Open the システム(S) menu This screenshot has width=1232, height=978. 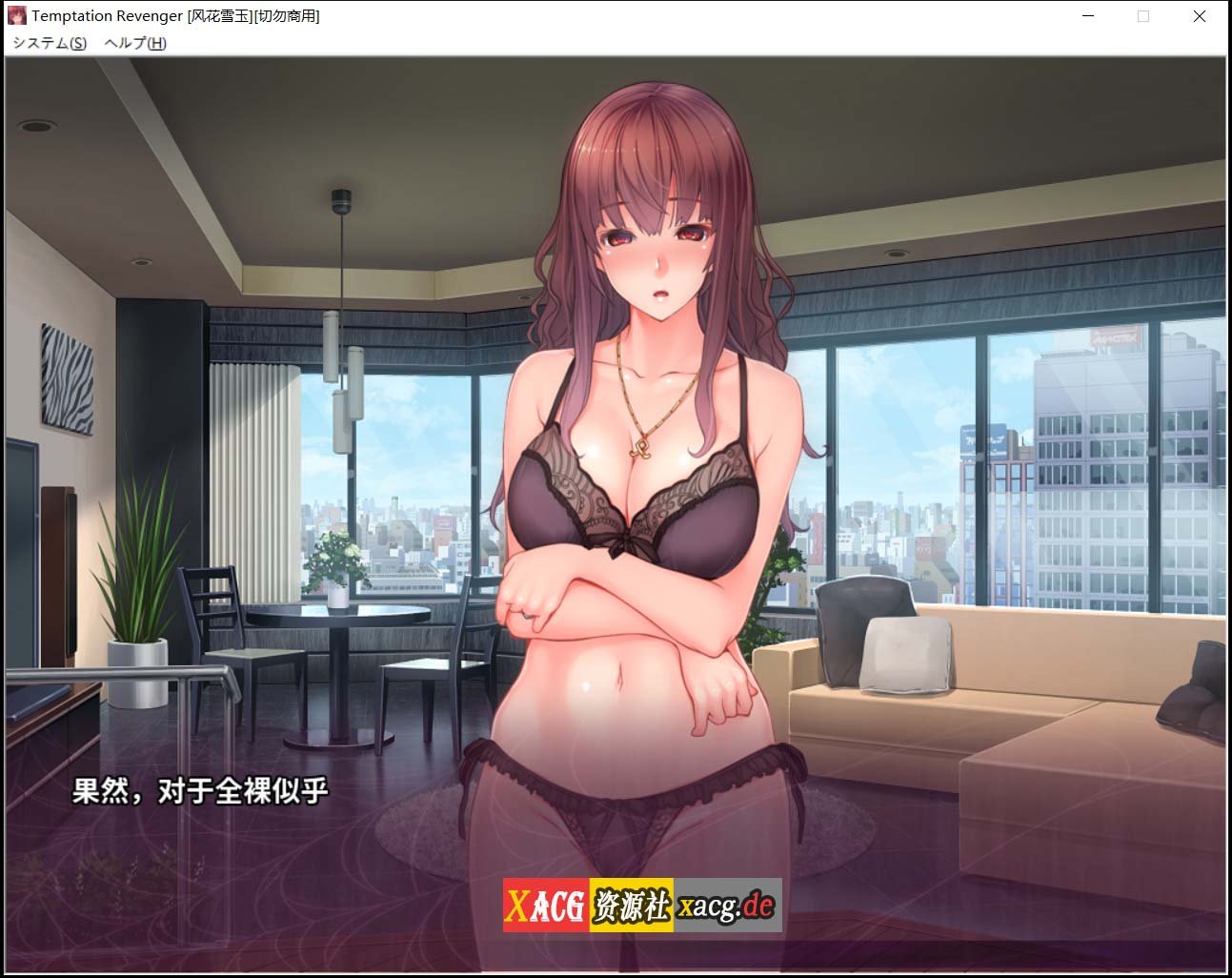click(49, 43)
